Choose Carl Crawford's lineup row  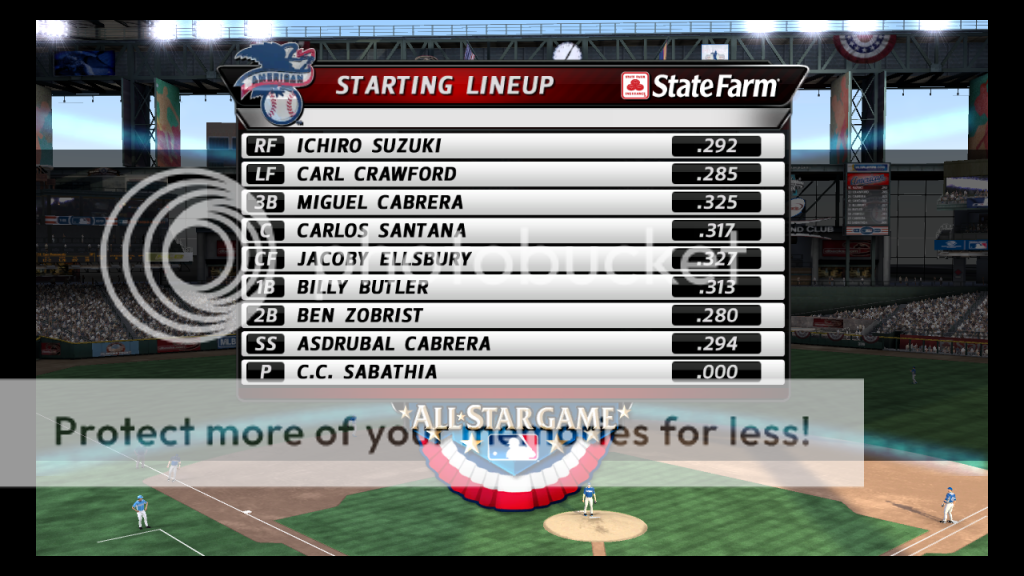pyautogui.click(x=376, y=174)
